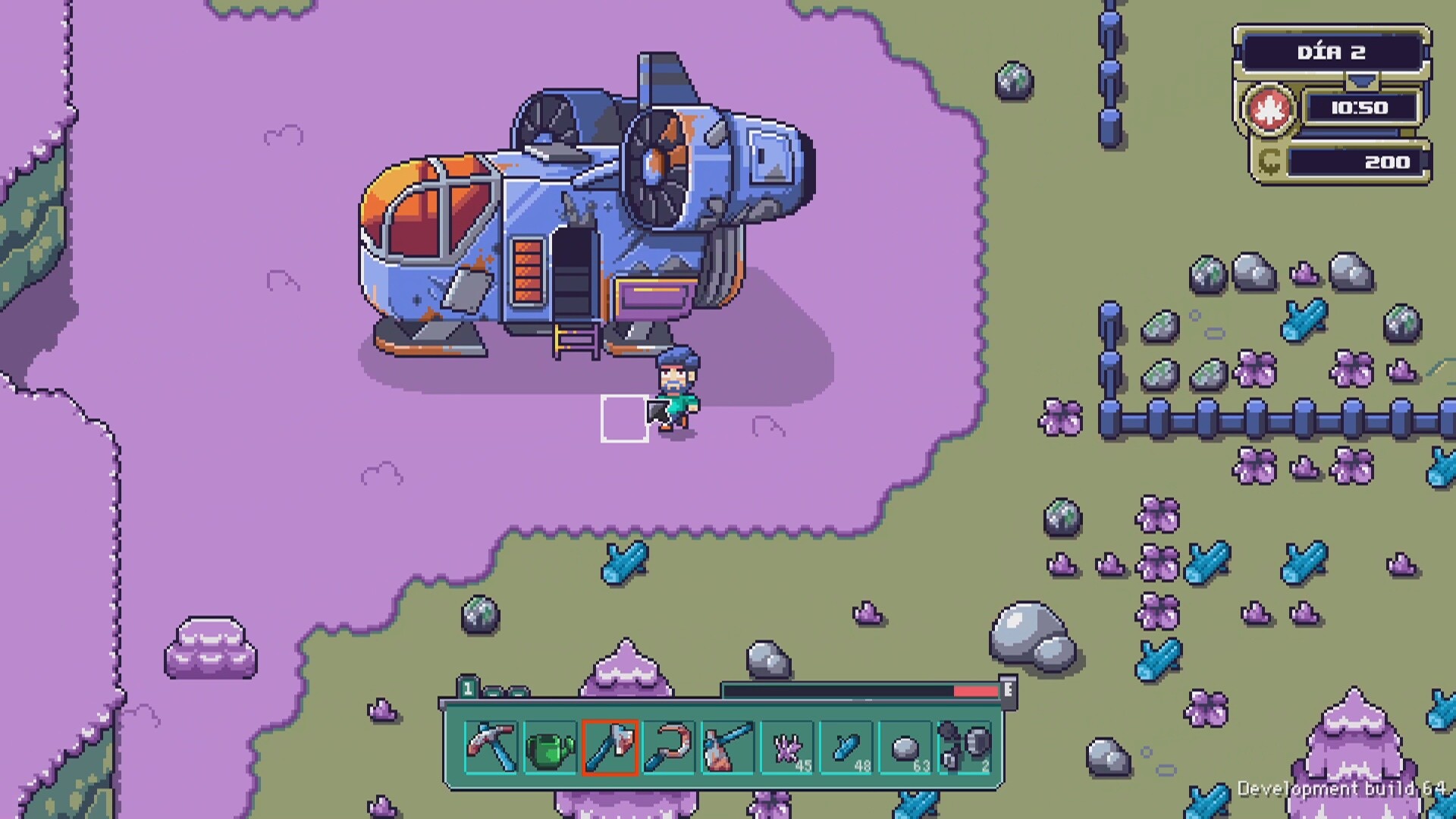Choose the blue wood log stack
Image resolution: width=1456 pixels, height=819 pixels.
click(847, 748)
